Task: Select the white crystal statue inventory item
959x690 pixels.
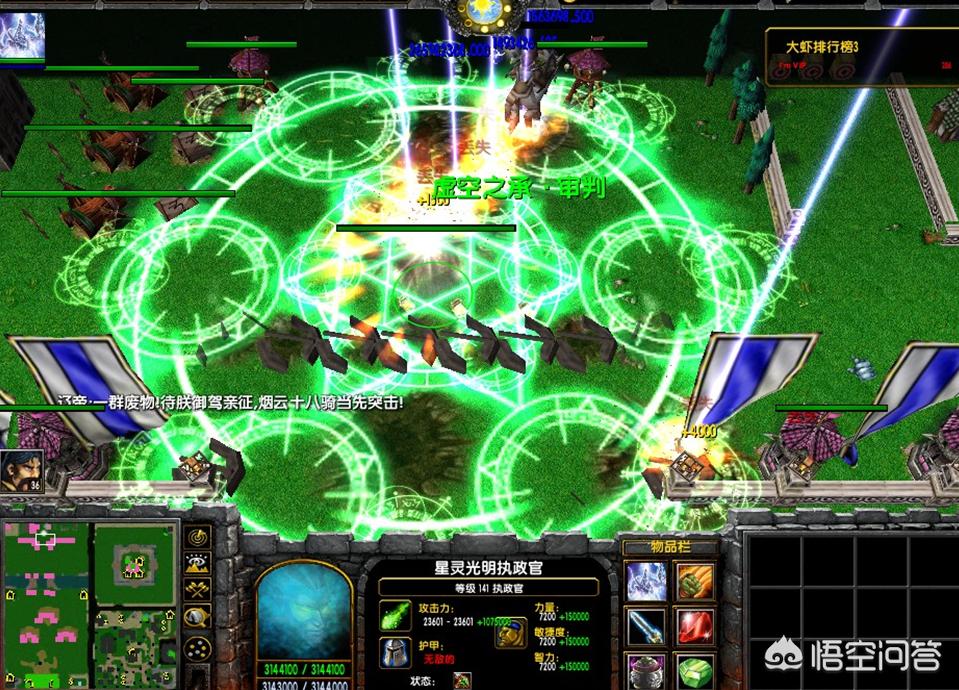Action: click(645, 581)
